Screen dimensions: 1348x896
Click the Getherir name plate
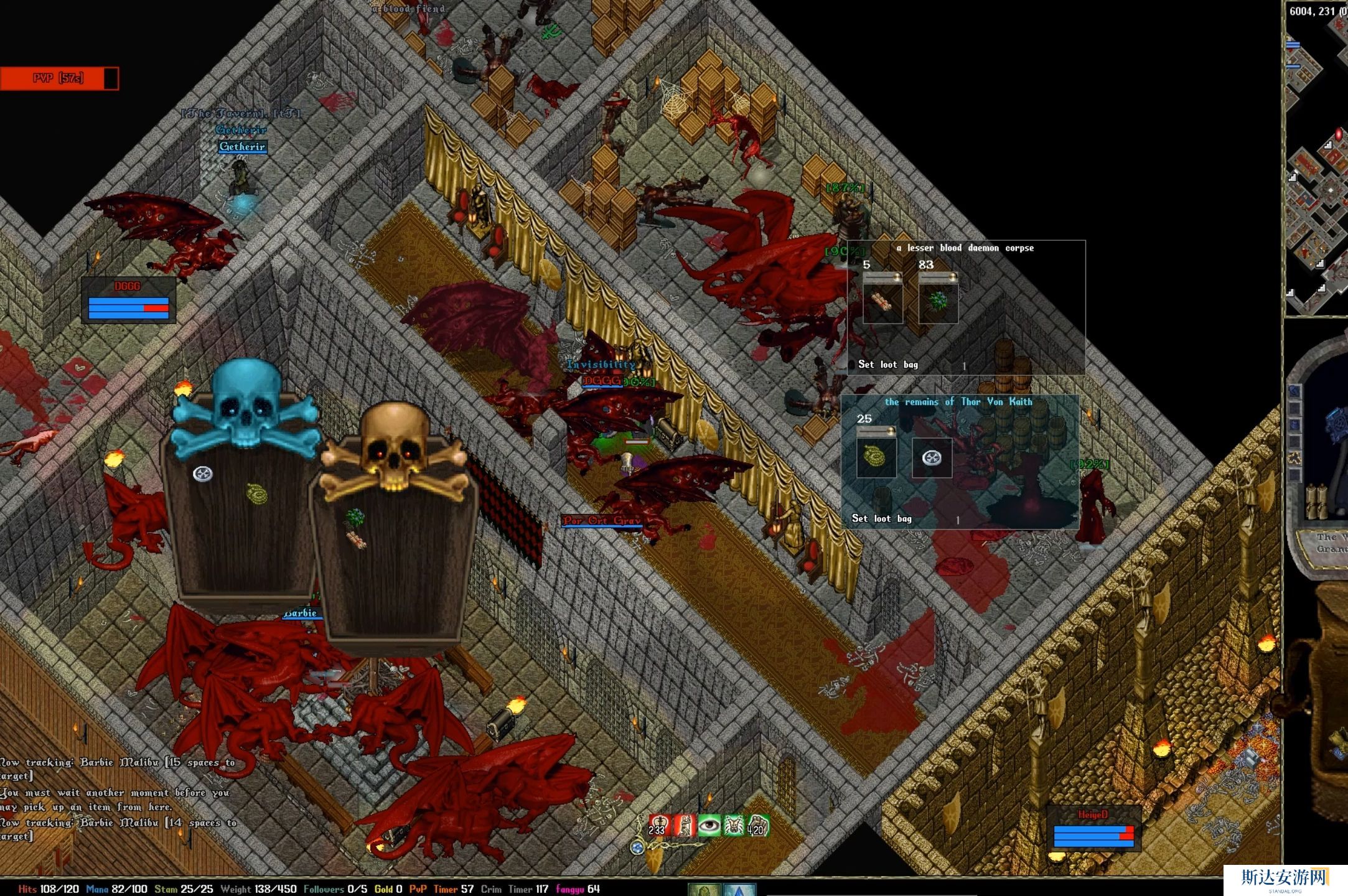[x=242, y=147]
